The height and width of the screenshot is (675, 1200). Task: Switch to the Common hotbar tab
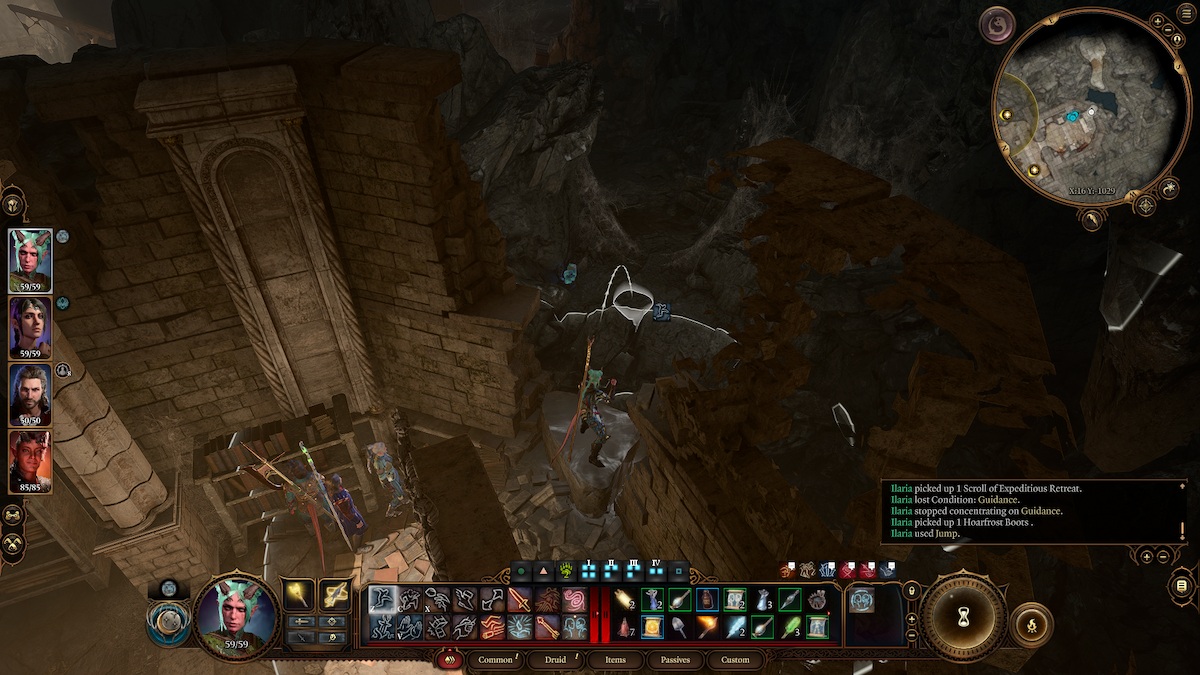495,660
